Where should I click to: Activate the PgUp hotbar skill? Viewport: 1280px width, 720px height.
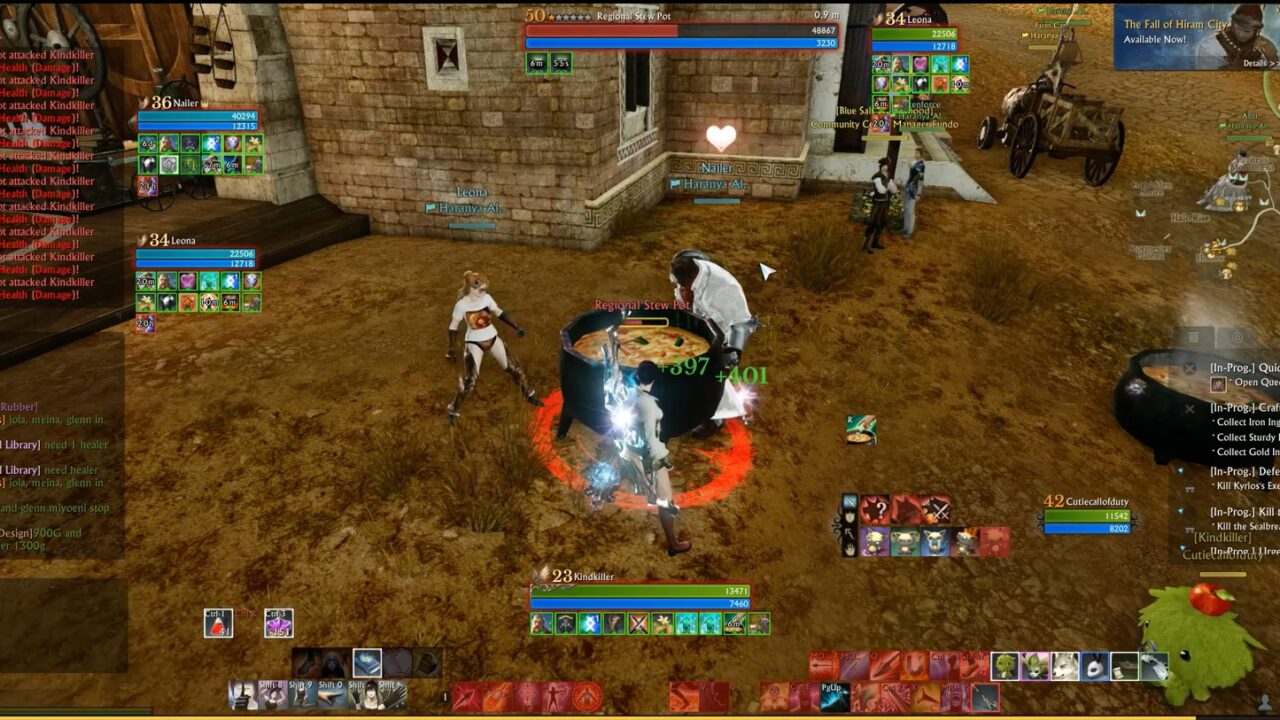tap(834, 696)
